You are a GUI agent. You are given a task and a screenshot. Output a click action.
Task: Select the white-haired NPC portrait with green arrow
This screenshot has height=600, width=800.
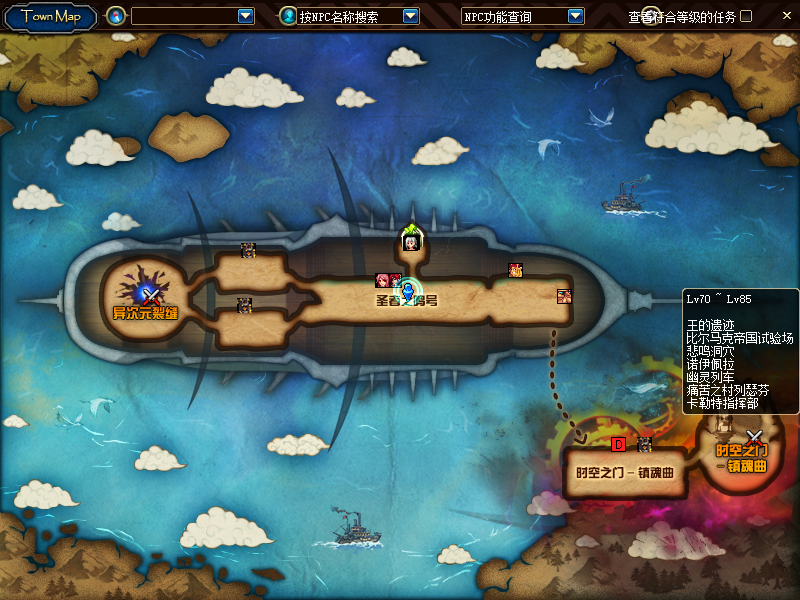point(411,241)
